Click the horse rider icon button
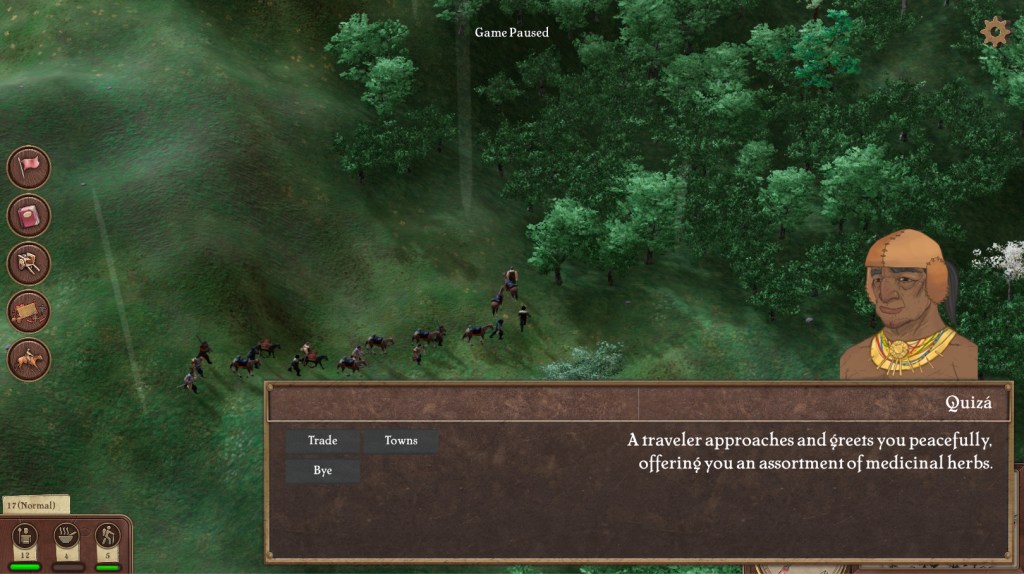This screenshot has width=1024, height=574. coord(29,359)
